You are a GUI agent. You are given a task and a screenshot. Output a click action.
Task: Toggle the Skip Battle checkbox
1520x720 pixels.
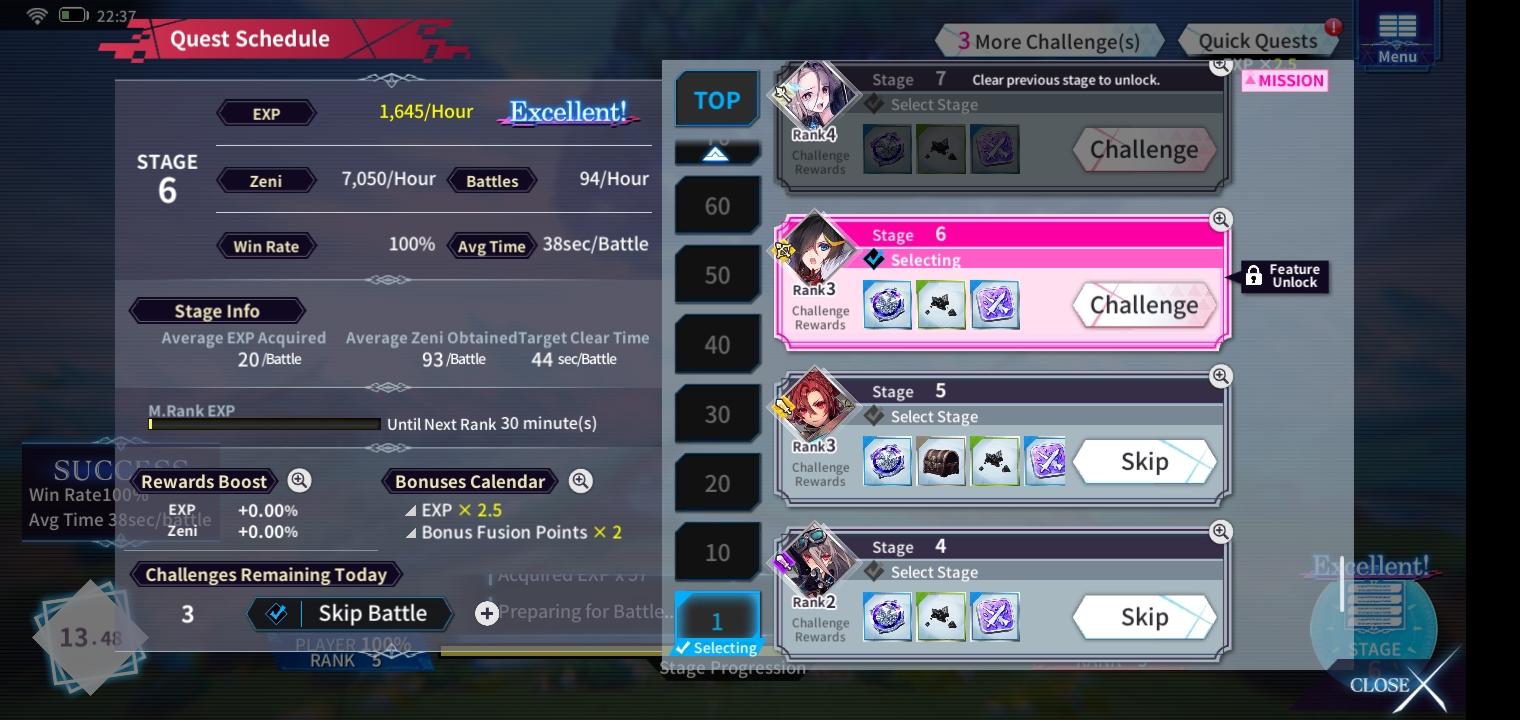[277, 613]
